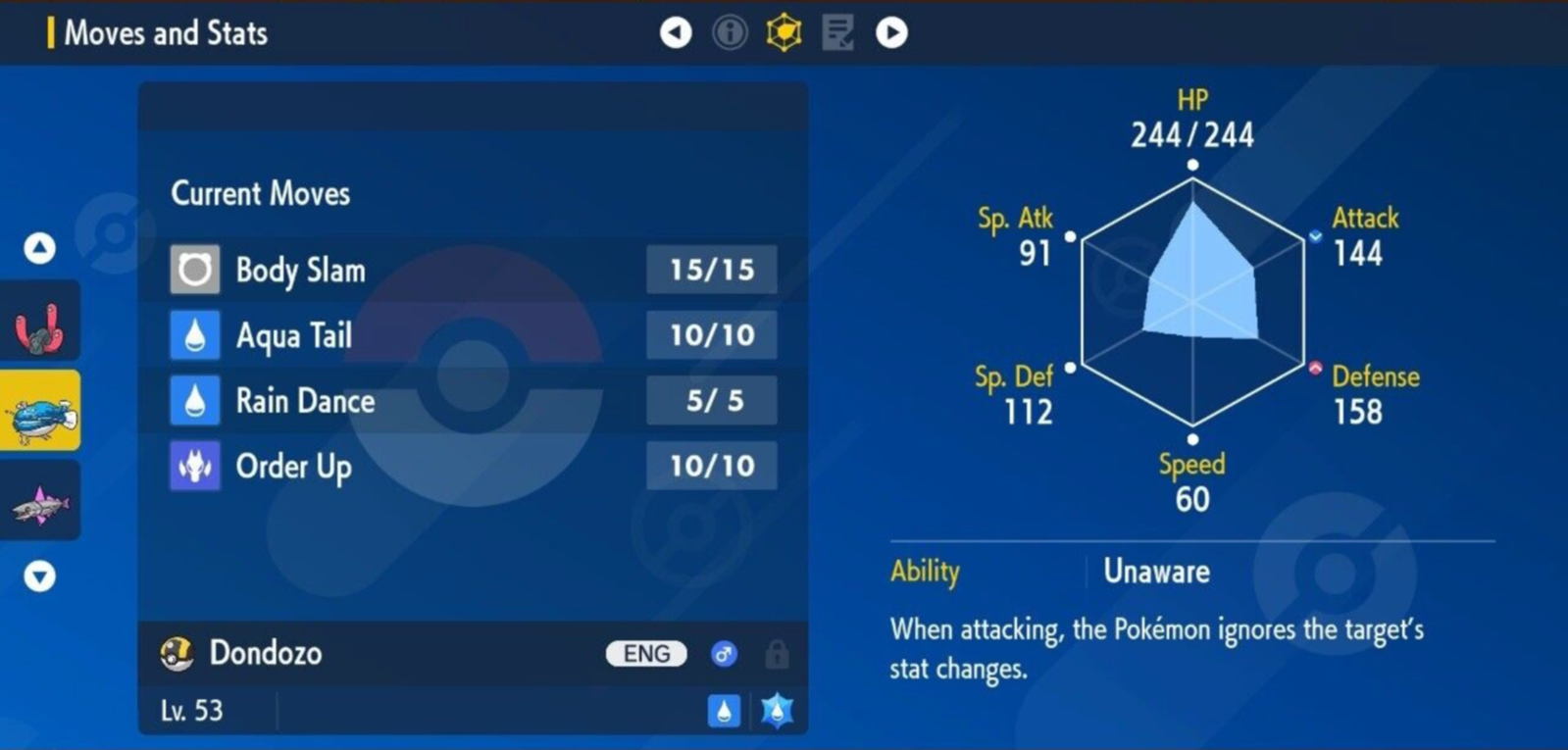Click the Tera type crystal icon
This screenshot has height=750, width=1568.
tap(777, 711)
